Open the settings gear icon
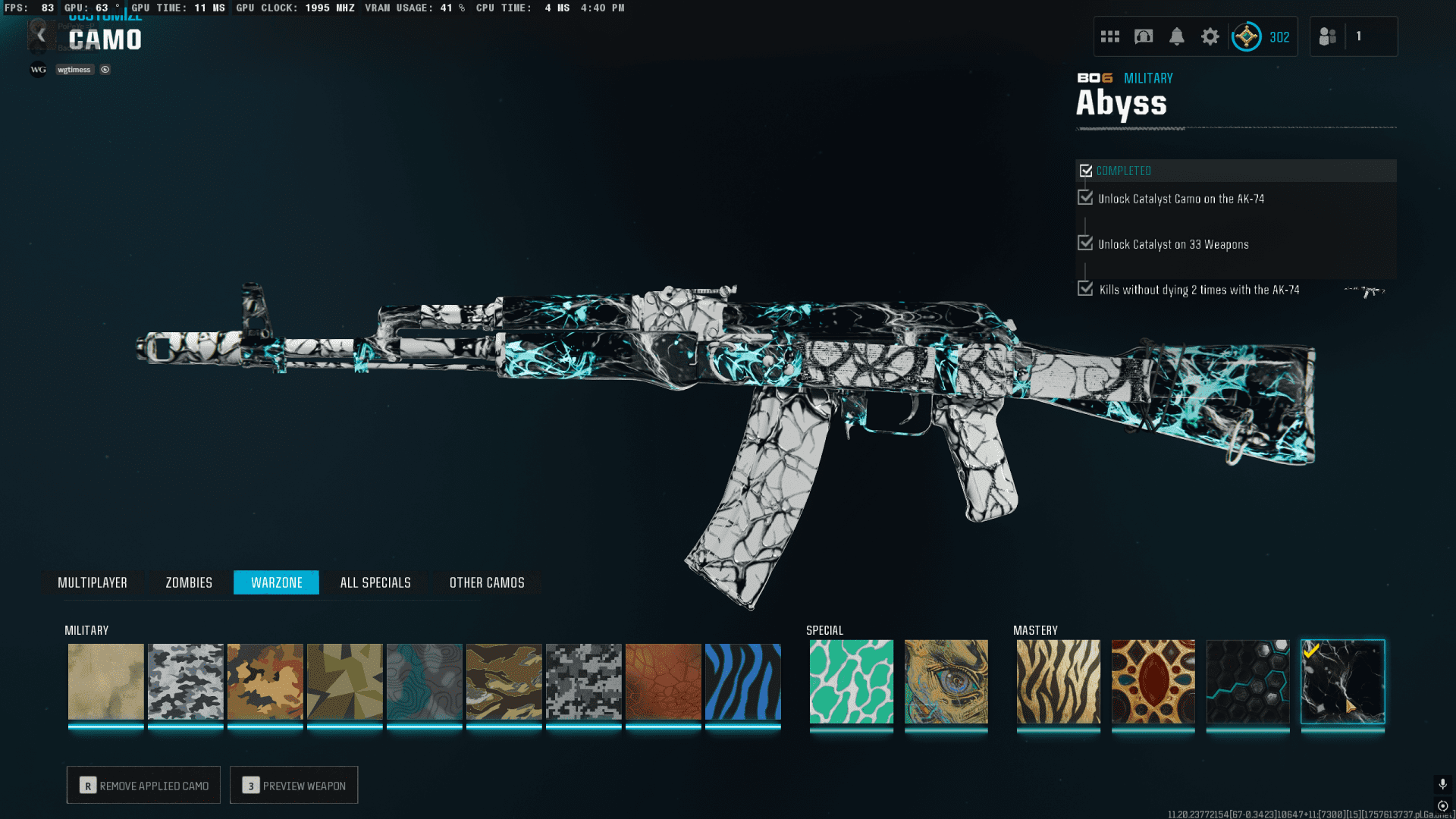This screenshot has width=1456, height=819. (x=1210, y=36)
